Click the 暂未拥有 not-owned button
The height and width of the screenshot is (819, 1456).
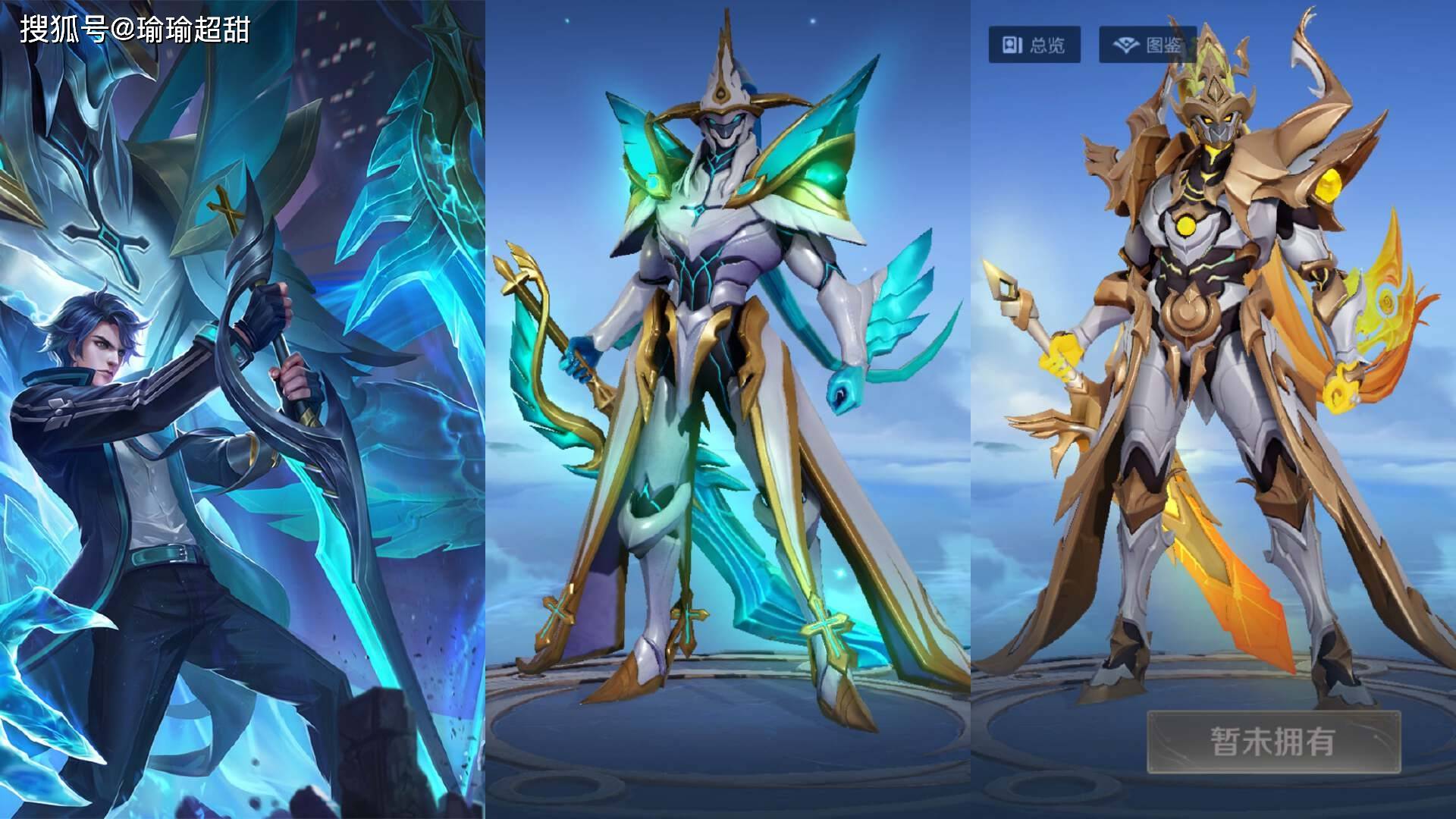coord(1273,742)
